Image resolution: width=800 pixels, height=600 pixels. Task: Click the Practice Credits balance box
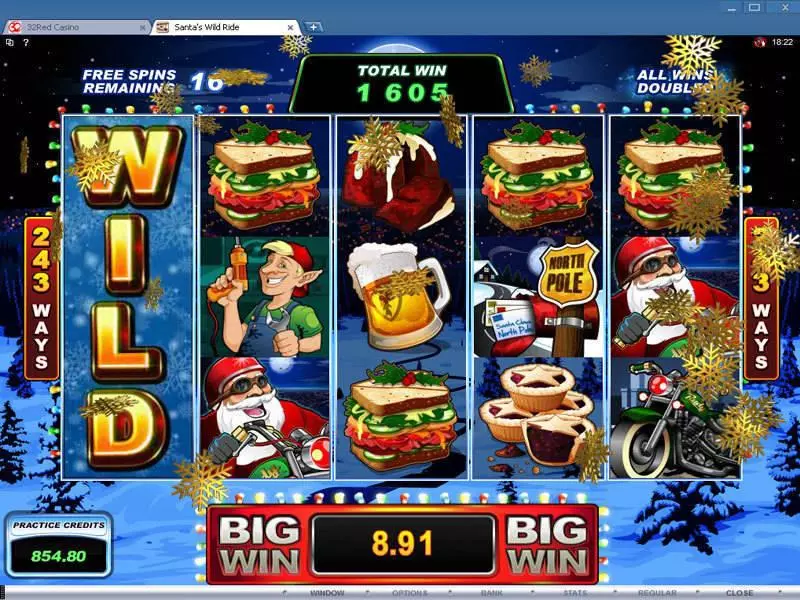pyautogui.click(x=57, y=544)
